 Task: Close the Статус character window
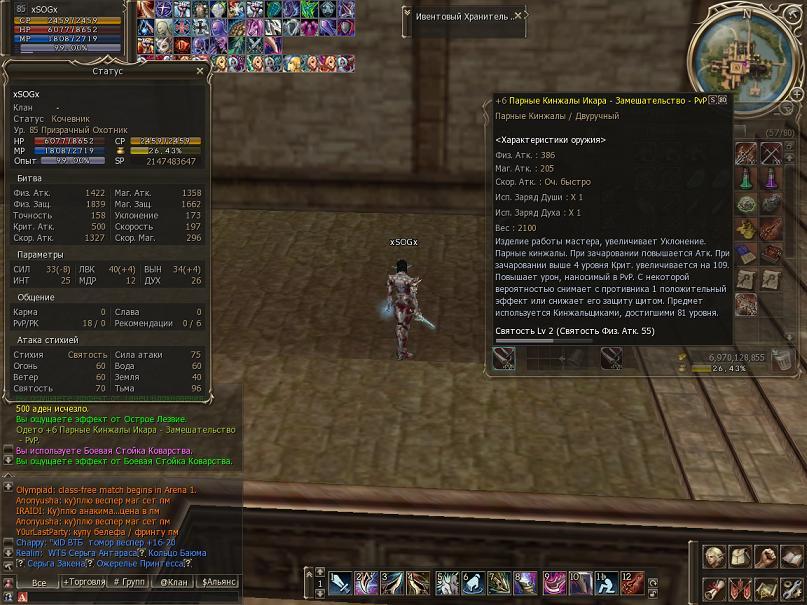pos(199,72)
